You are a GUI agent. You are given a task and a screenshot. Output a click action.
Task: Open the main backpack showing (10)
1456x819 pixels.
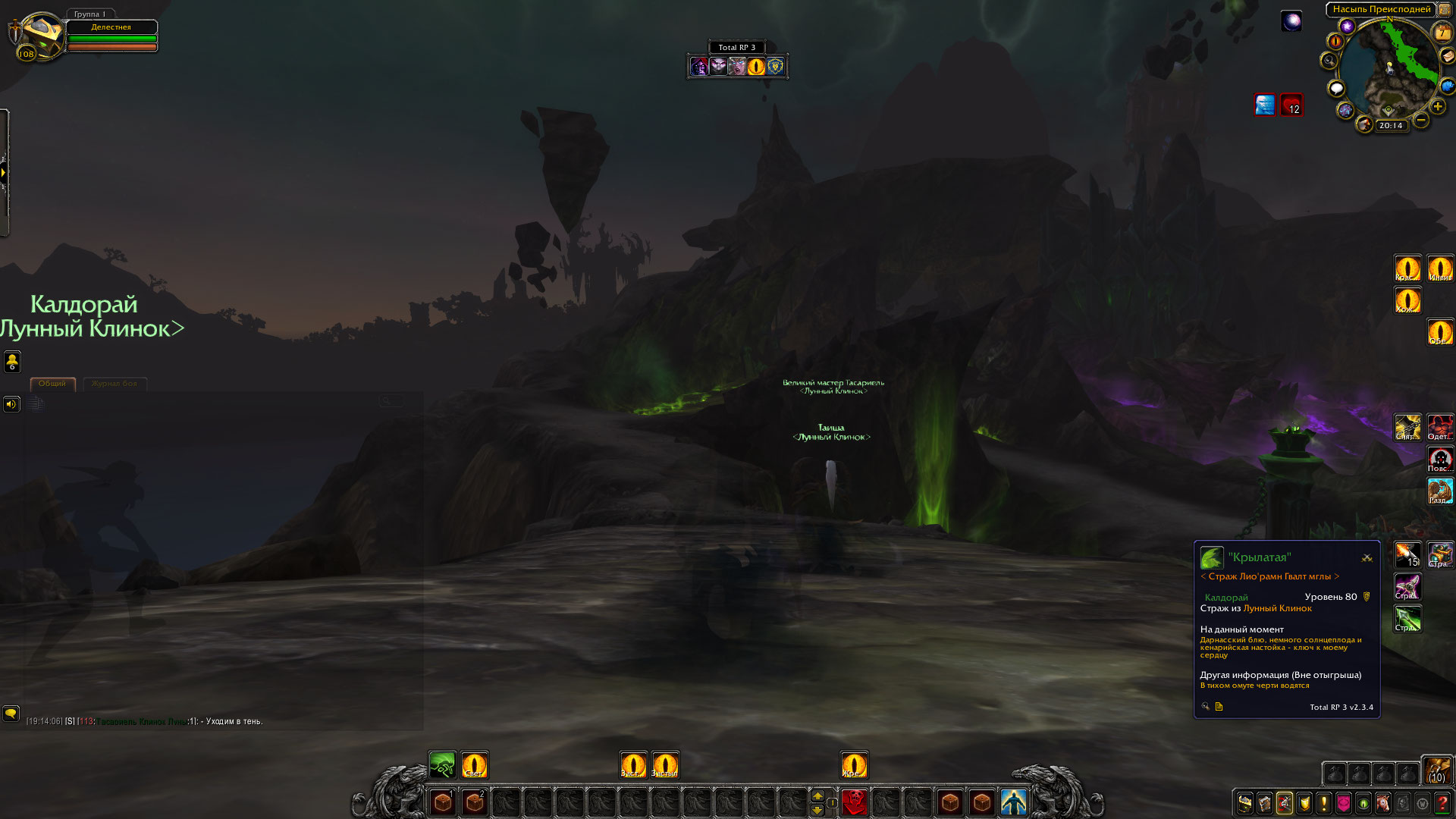(x=1437, y=770)
